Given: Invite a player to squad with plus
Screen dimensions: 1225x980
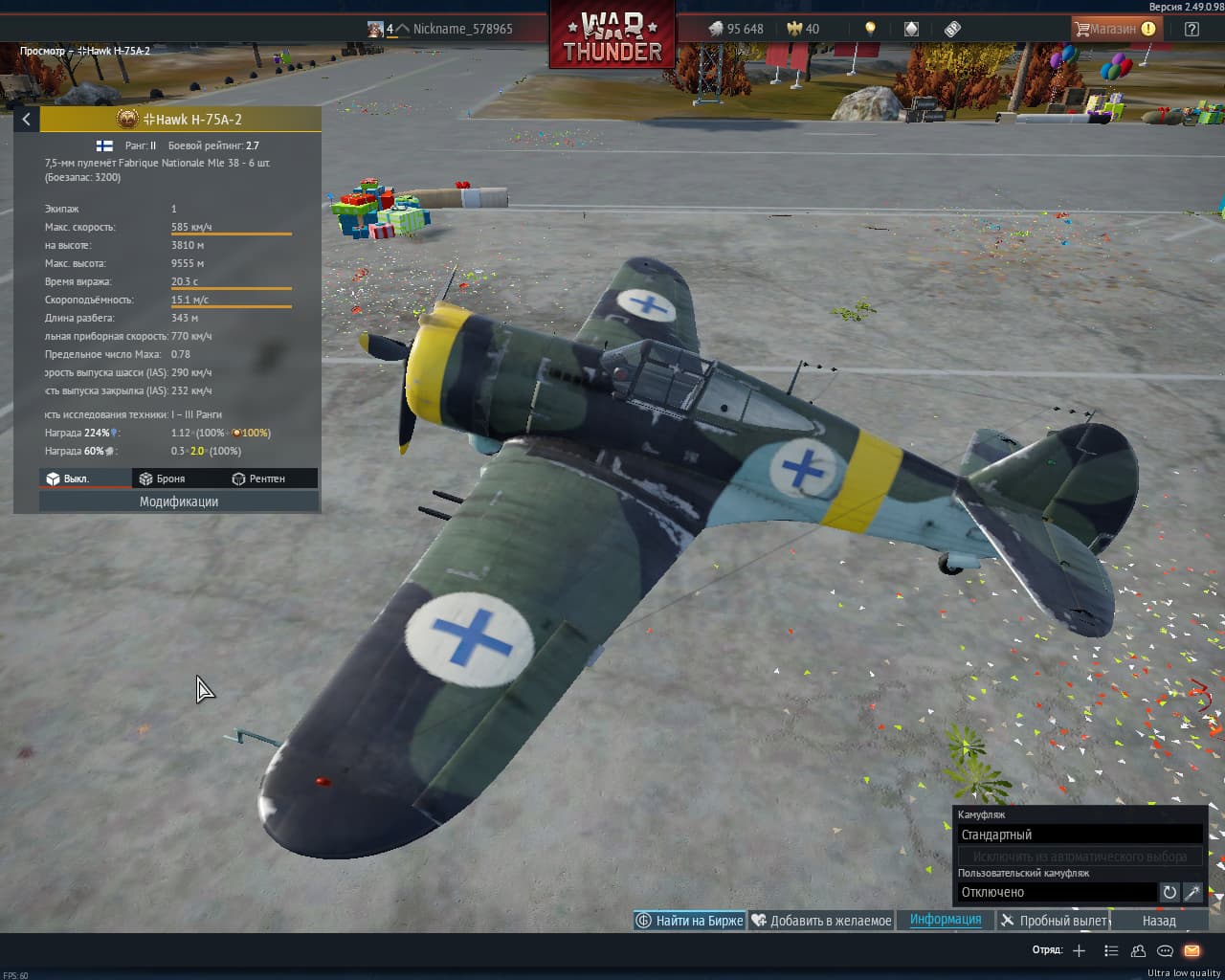Looking at the screenshot, I should [x=1079, y=950].
